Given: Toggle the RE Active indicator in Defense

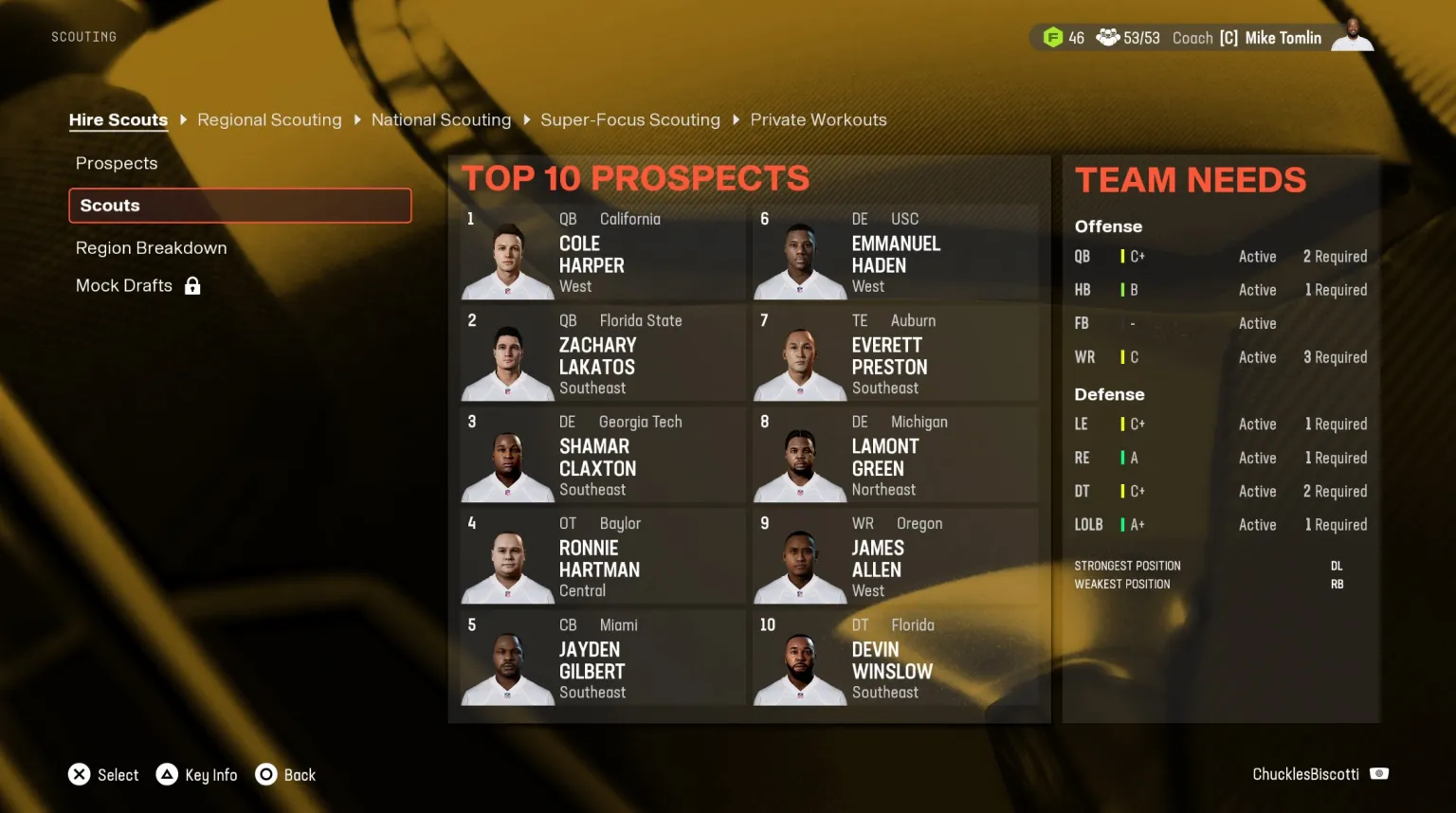Looking at the screenshot, I should (1257, 458).
